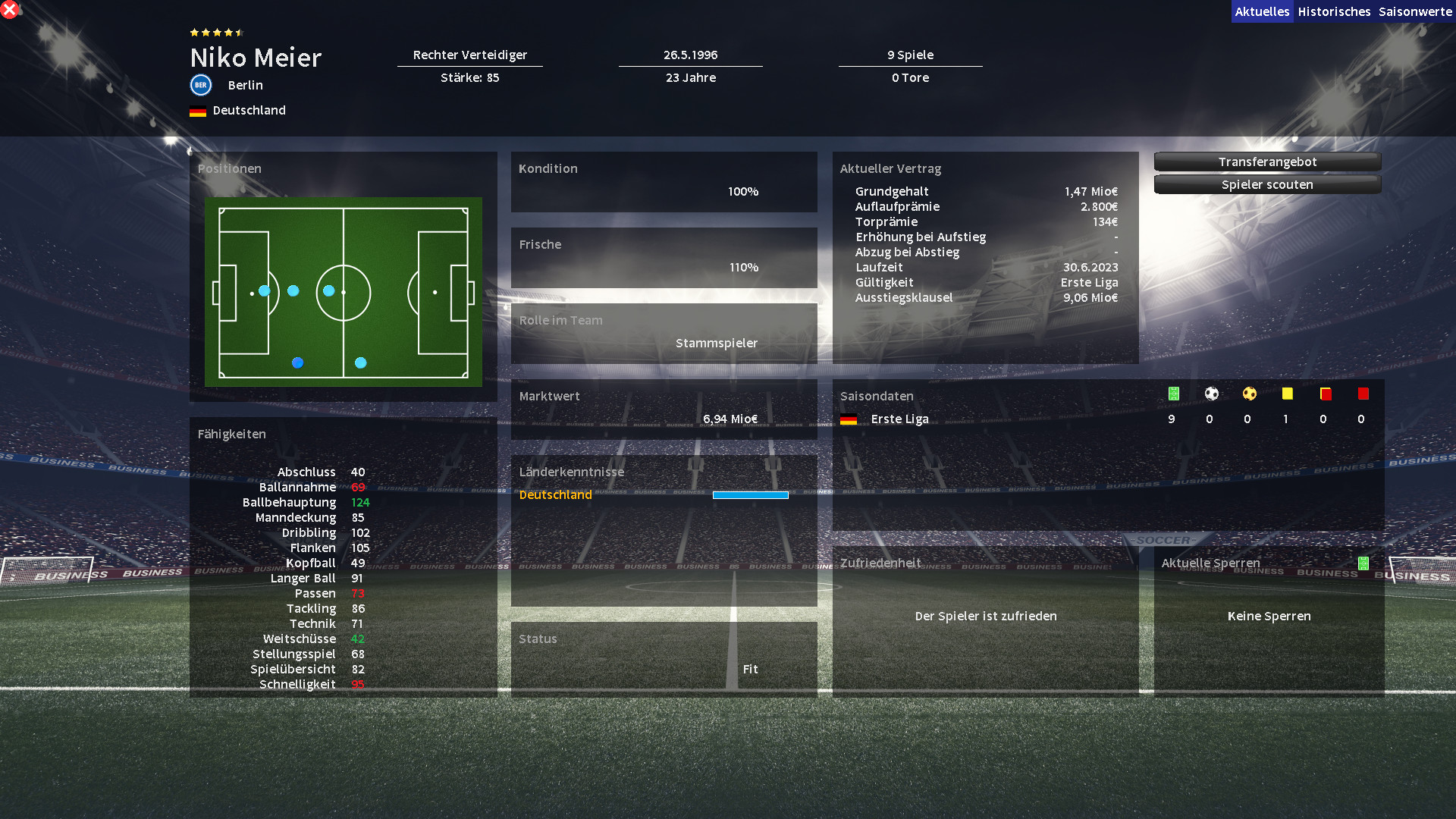Click the German flag next to Erste Liga

point(849,418)
